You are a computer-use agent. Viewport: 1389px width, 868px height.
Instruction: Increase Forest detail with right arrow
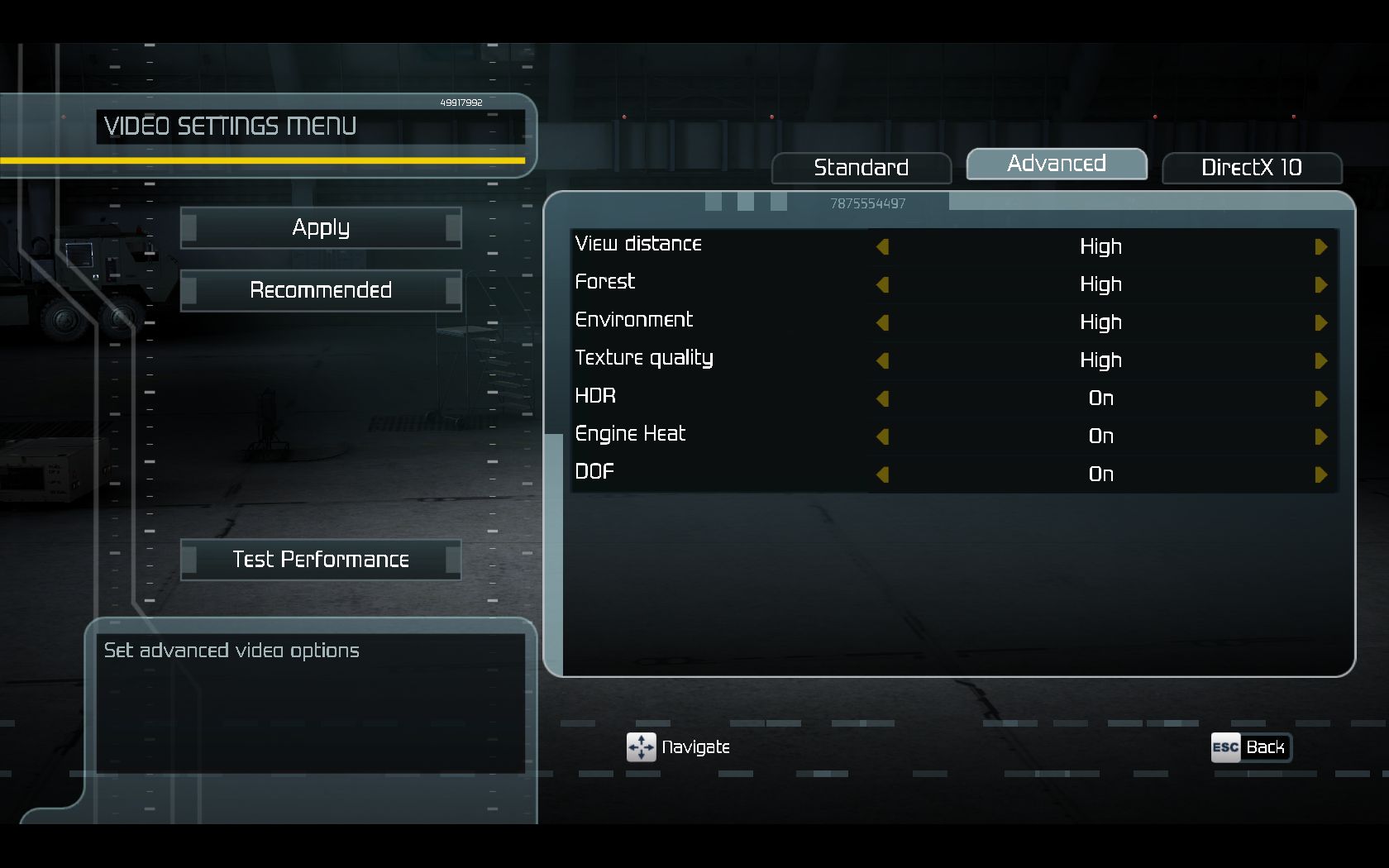click(x=1320, y=285)
